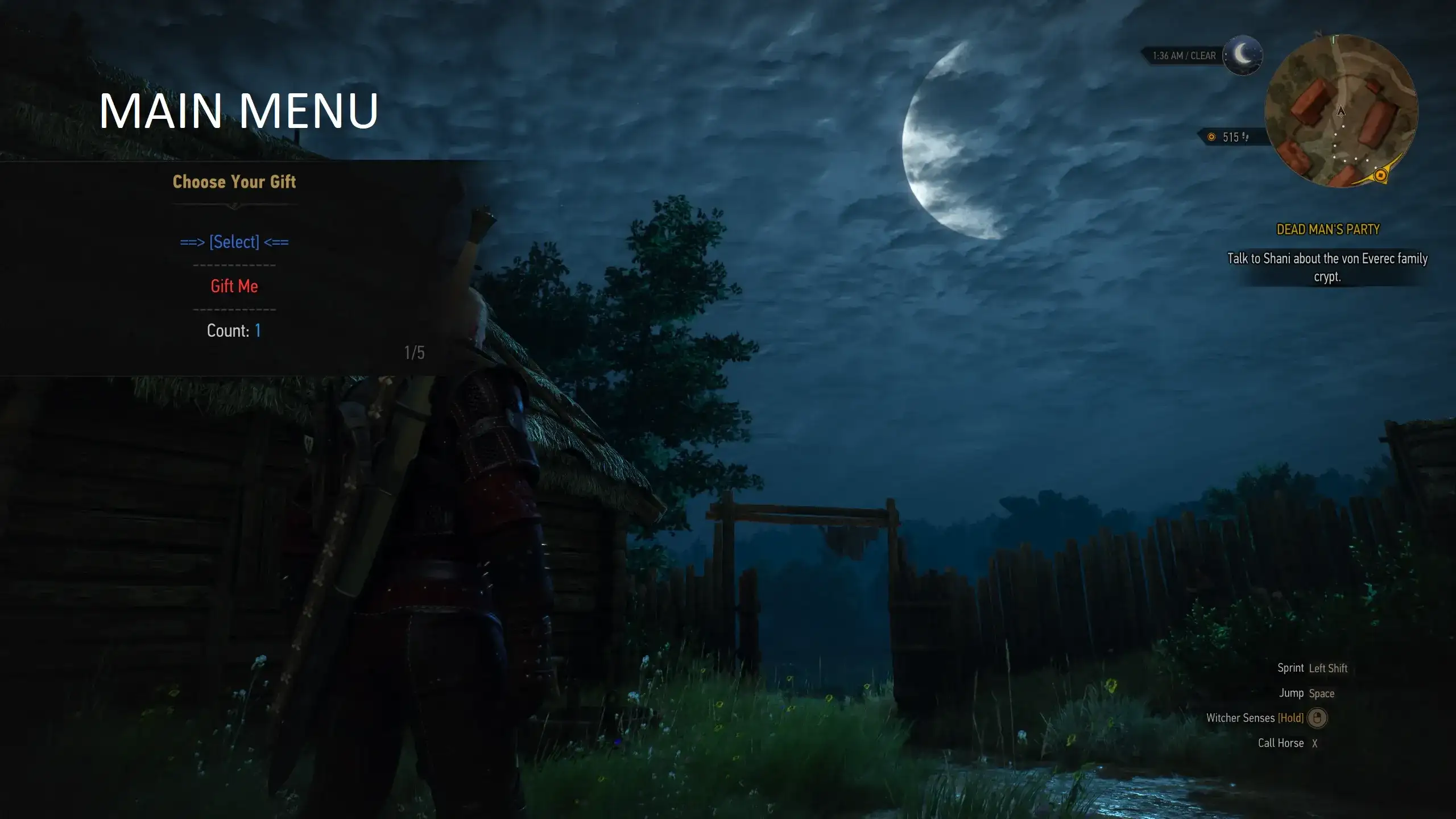This screenshot has height=819, width=1456.
Task: Select the [Select] option in the gift menu
Action: tap(234, 242)
